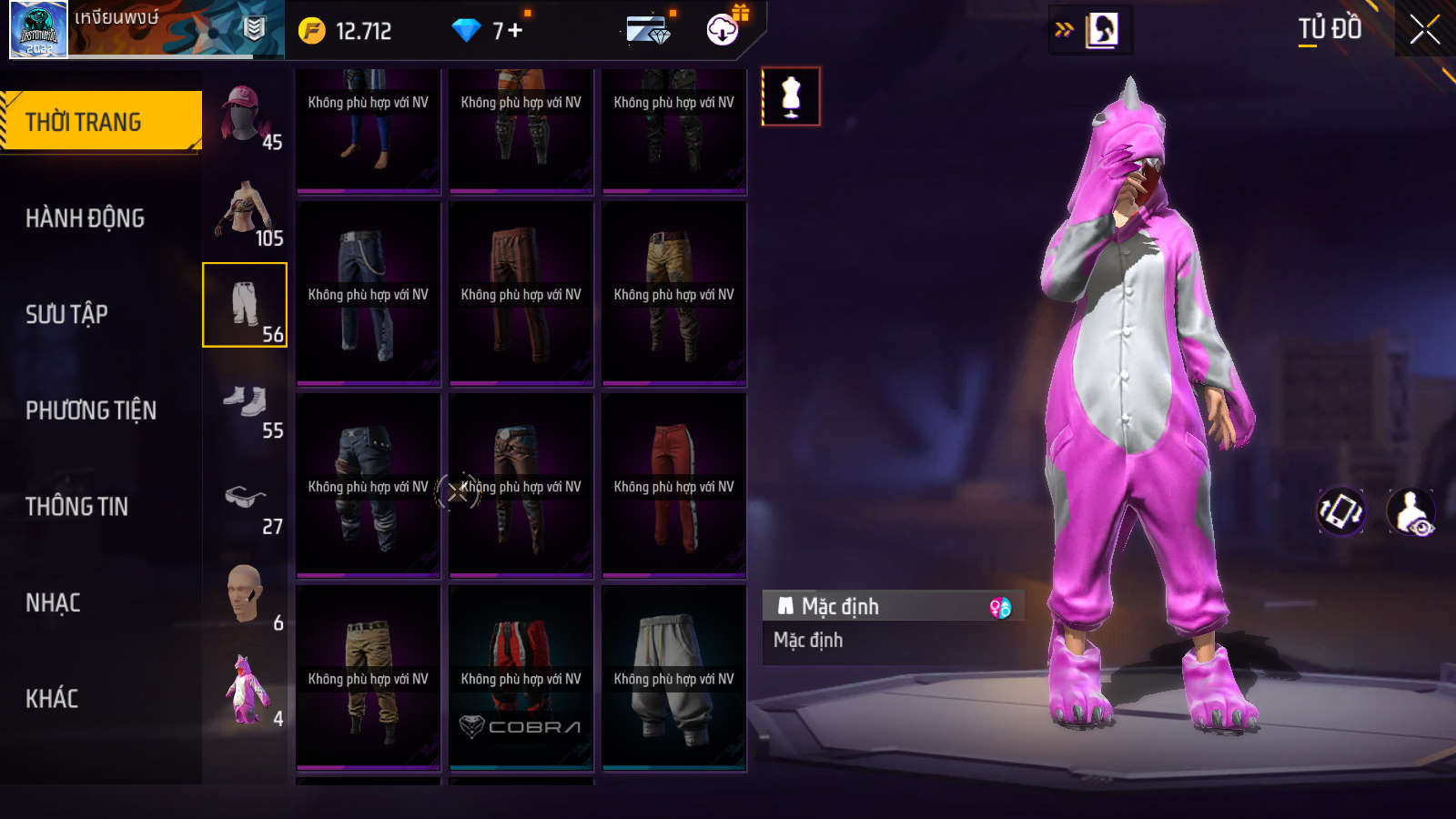The height and width of the screenshot is (819, 1456).
Task: Open the NHẠC music section
Action: pos(53,602)
